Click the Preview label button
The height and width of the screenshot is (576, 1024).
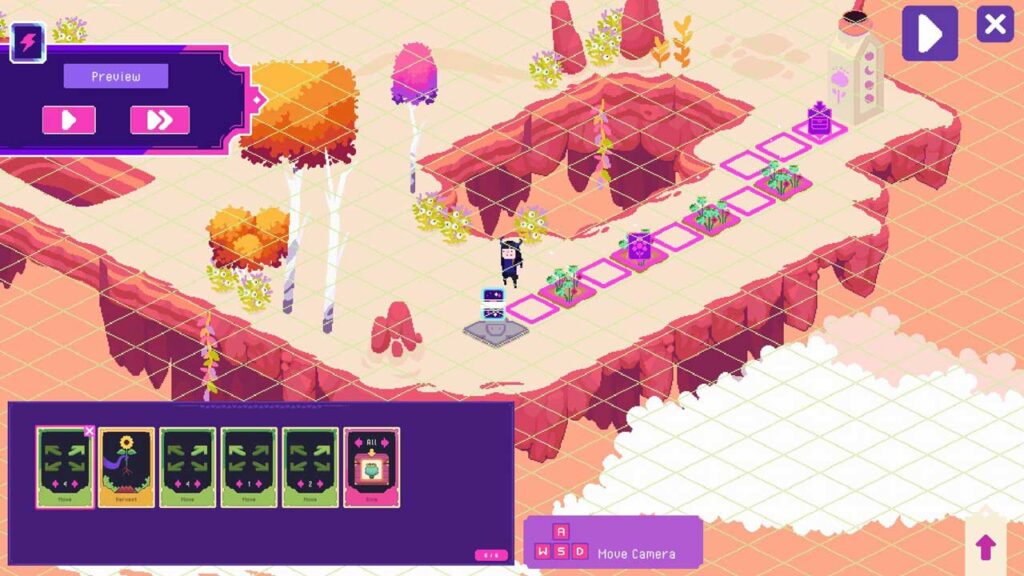116,77
